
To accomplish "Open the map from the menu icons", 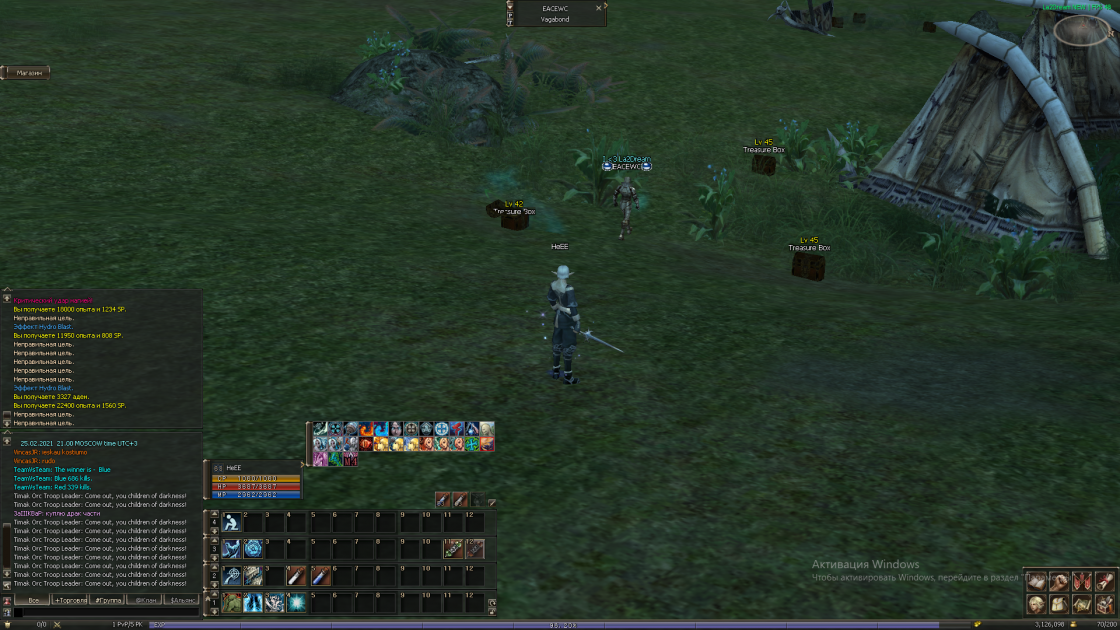I will [x=1083, y=604].
